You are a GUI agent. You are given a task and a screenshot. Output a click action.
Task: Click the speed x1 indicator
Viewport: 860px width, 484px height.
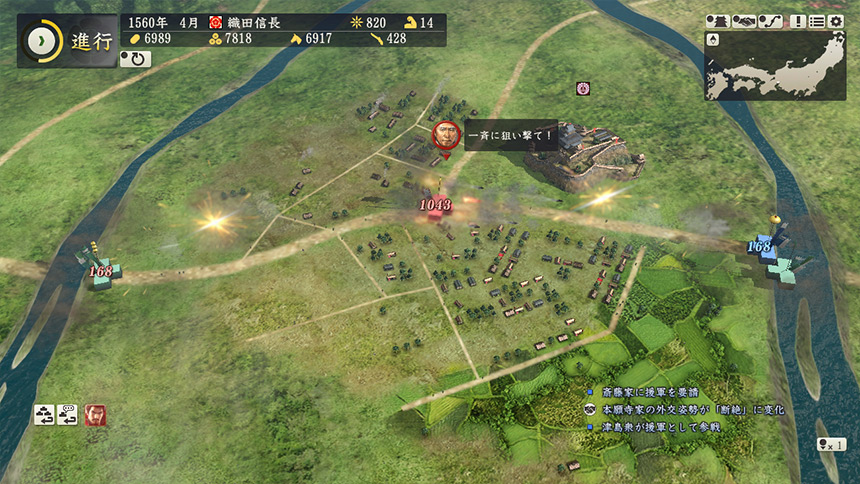(831, 444)
